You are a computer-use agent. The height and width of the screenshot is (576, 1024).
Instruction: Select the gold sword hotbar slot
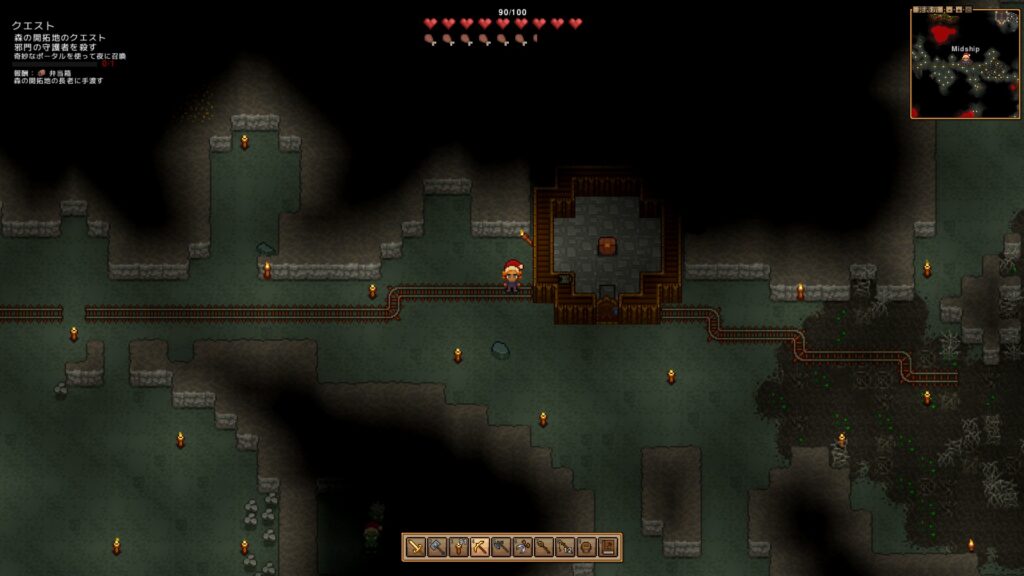(415, 547)
